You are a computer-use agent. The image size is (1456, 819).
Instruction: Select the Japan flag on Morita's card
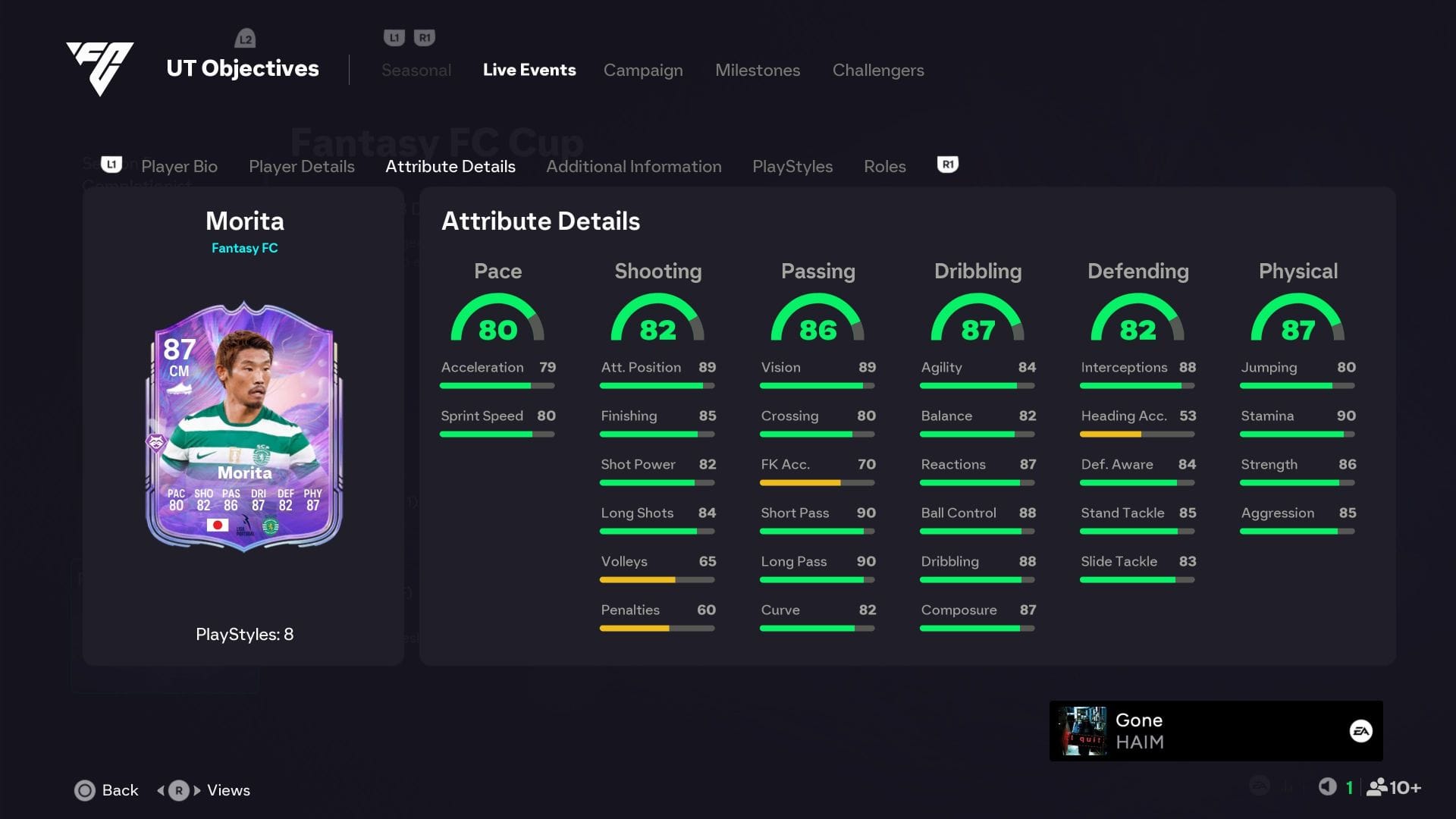[219, 524]
